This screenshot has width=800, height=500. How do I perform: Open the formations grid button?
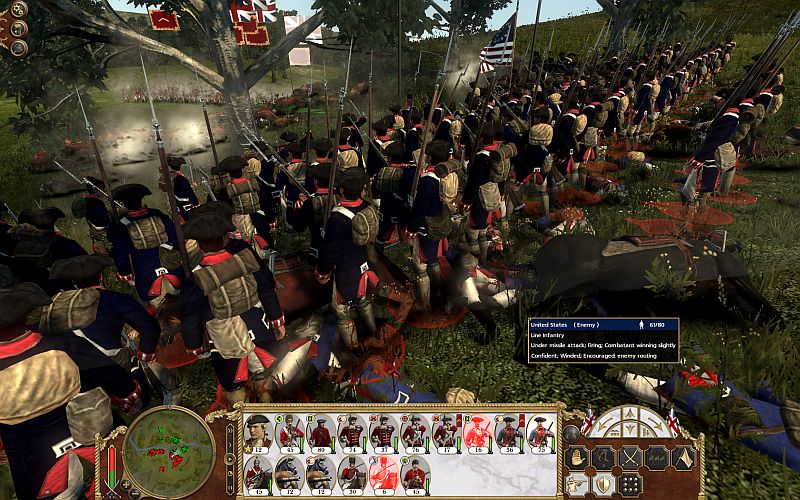tap(632, 484)
